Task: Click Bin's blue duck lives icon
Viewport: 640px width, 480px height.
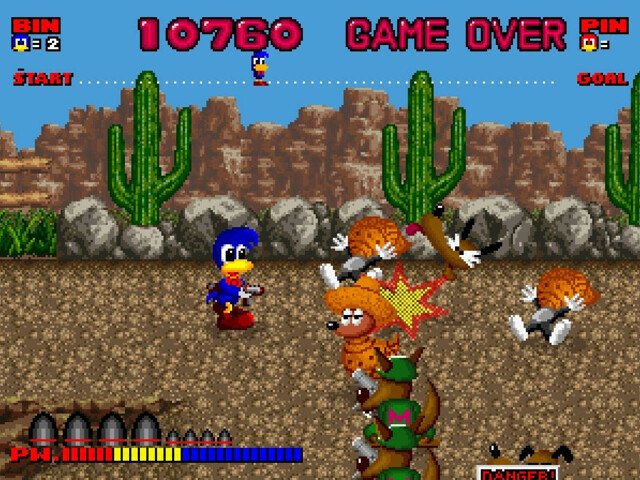Action: pos(20,44)
